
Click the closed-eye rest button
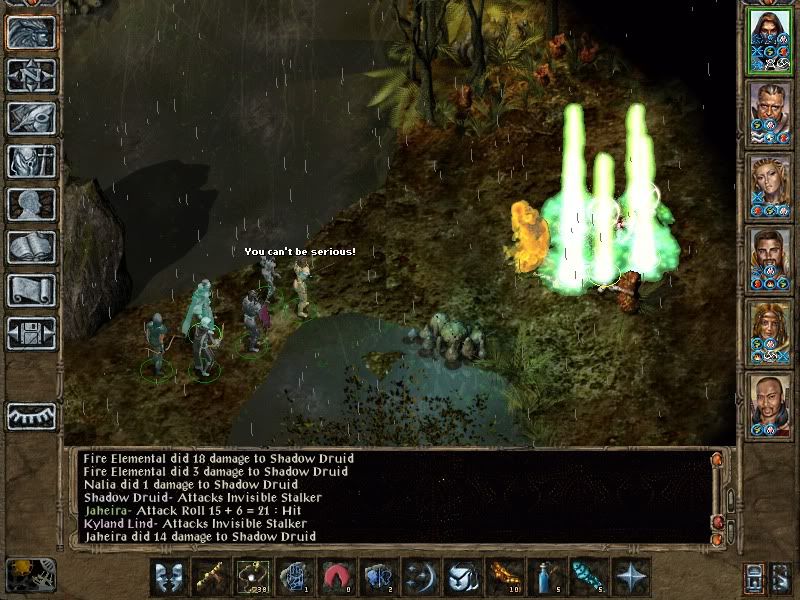[x=31, y=416]
